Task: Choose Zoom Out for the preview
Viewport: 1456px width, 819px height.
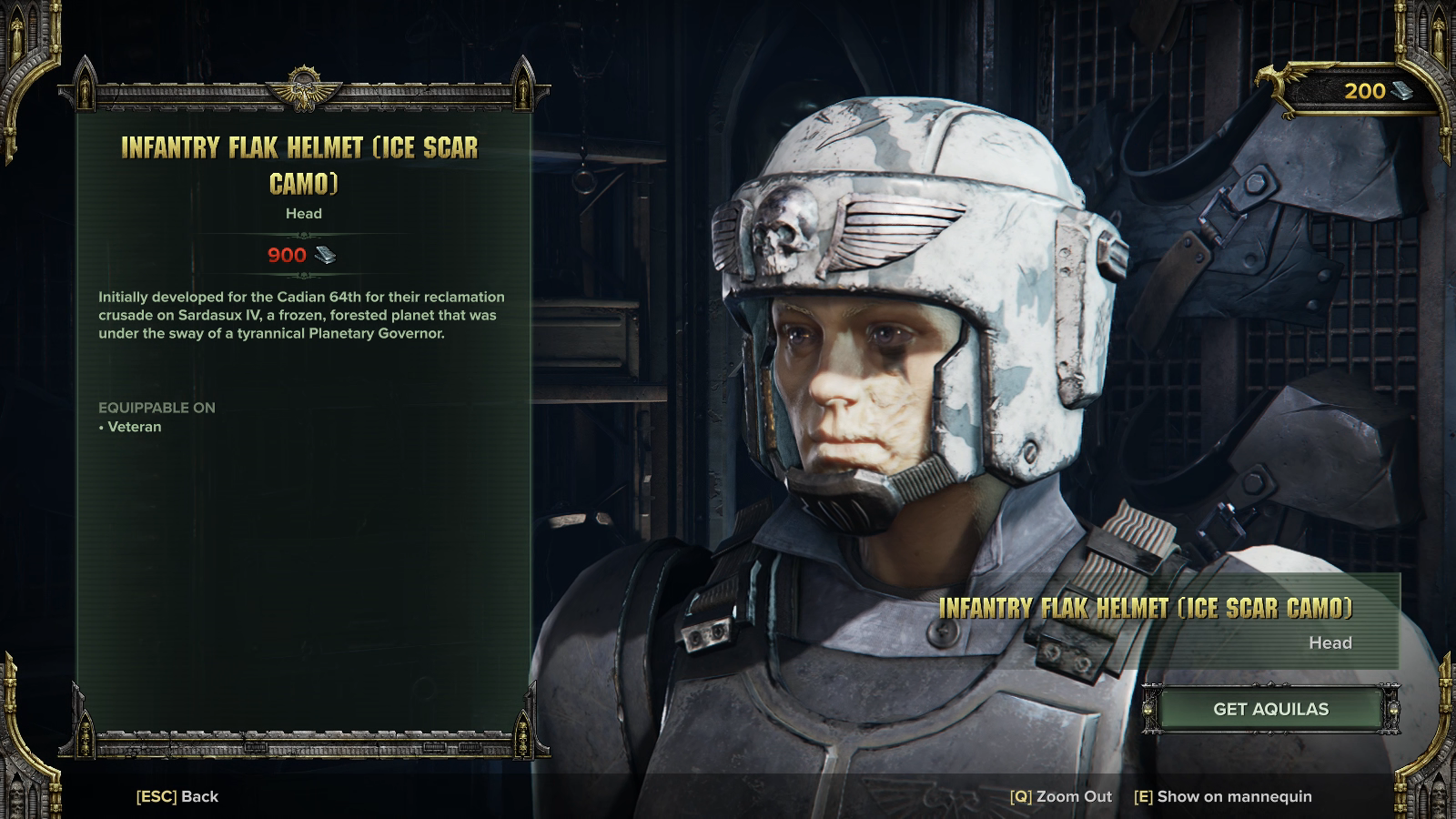Action: tap(1061, 796)
